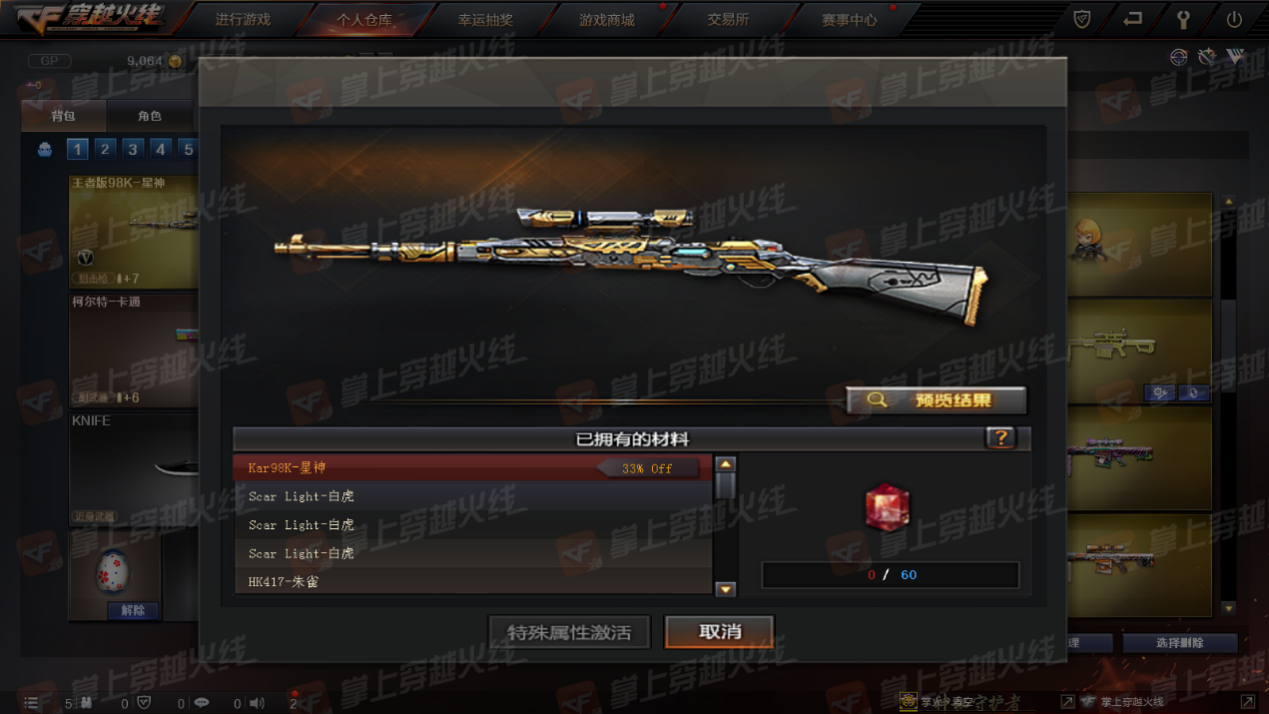
Task: Select the red gem material icon
Action: 887,508
